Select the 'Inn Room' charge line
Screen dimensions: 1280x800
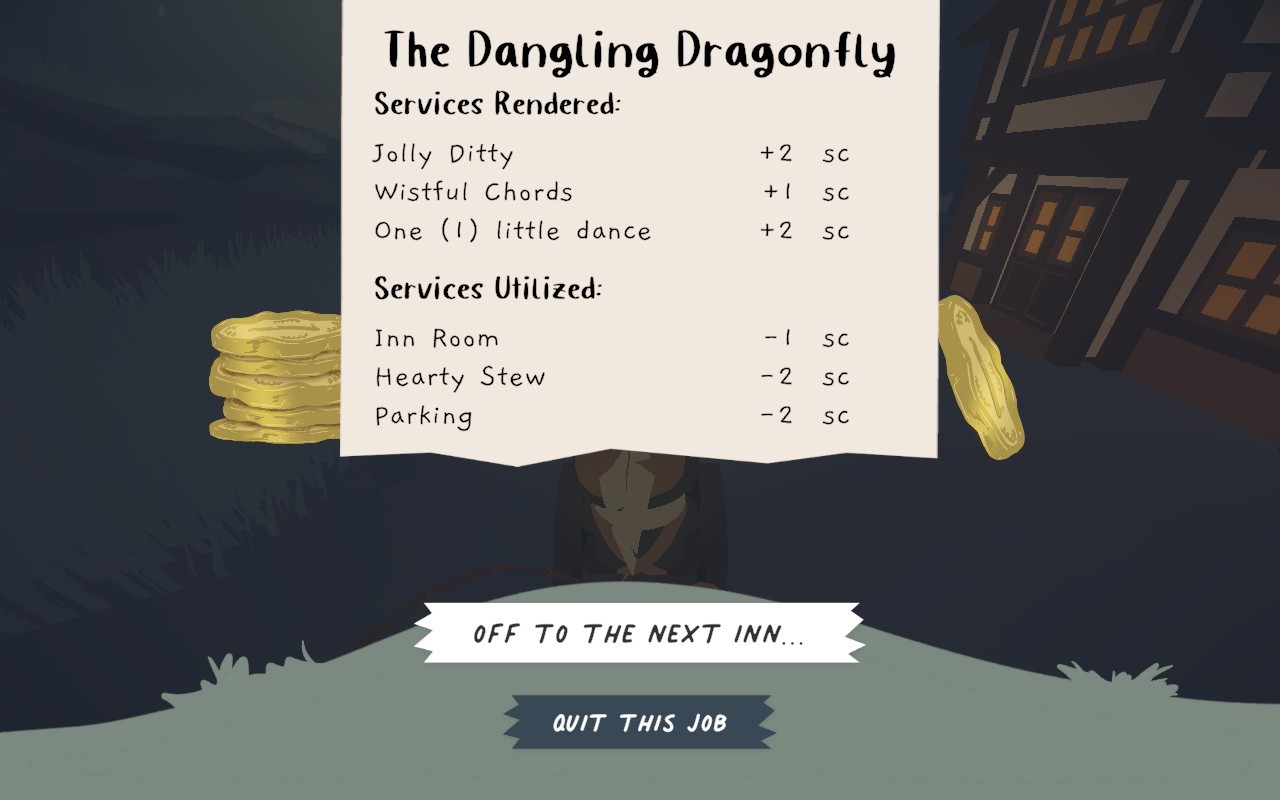[436, 339]
